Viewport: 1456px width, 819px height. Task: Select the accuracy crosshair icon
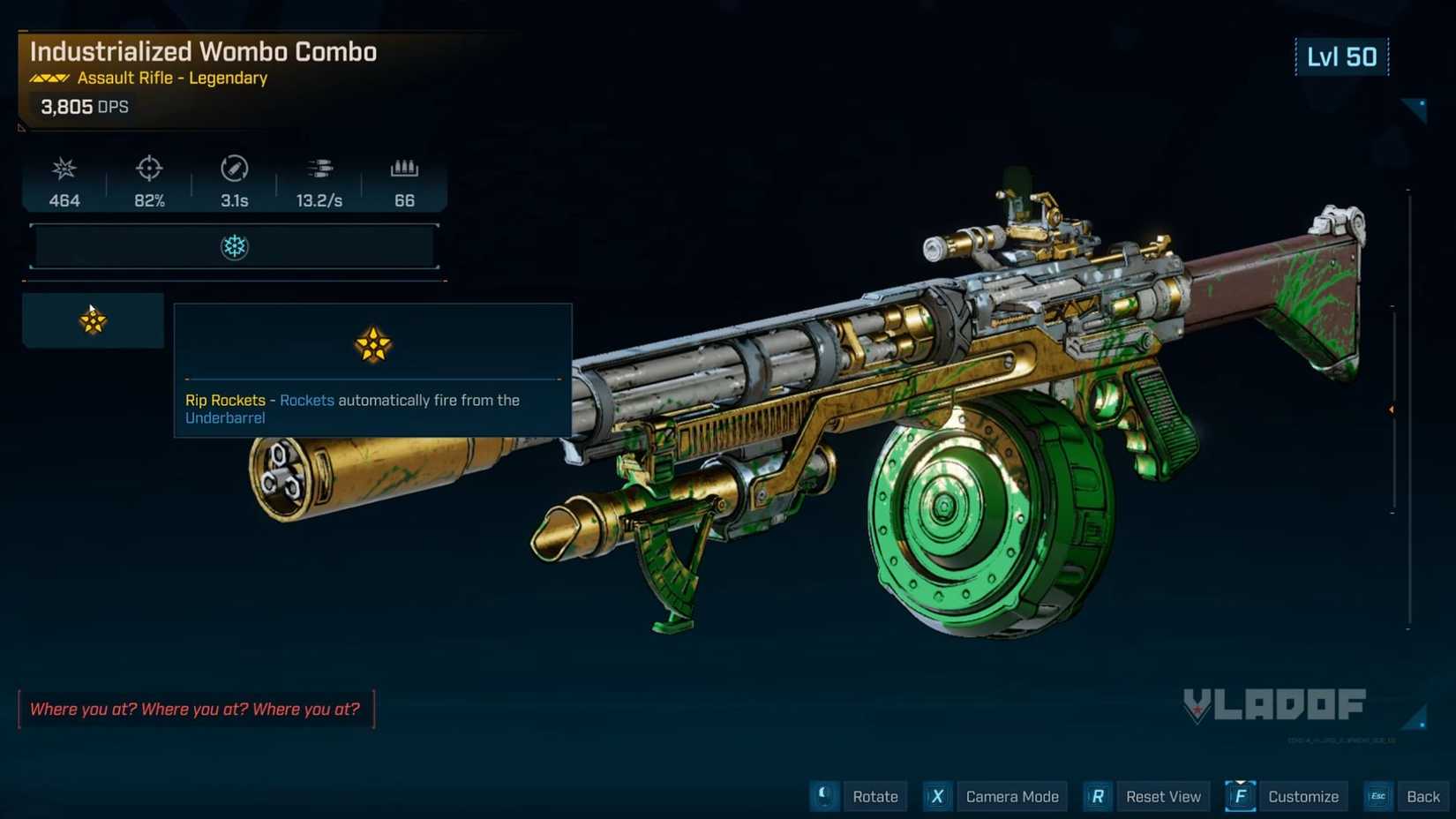pyautogui.click(x=148, y=169)
